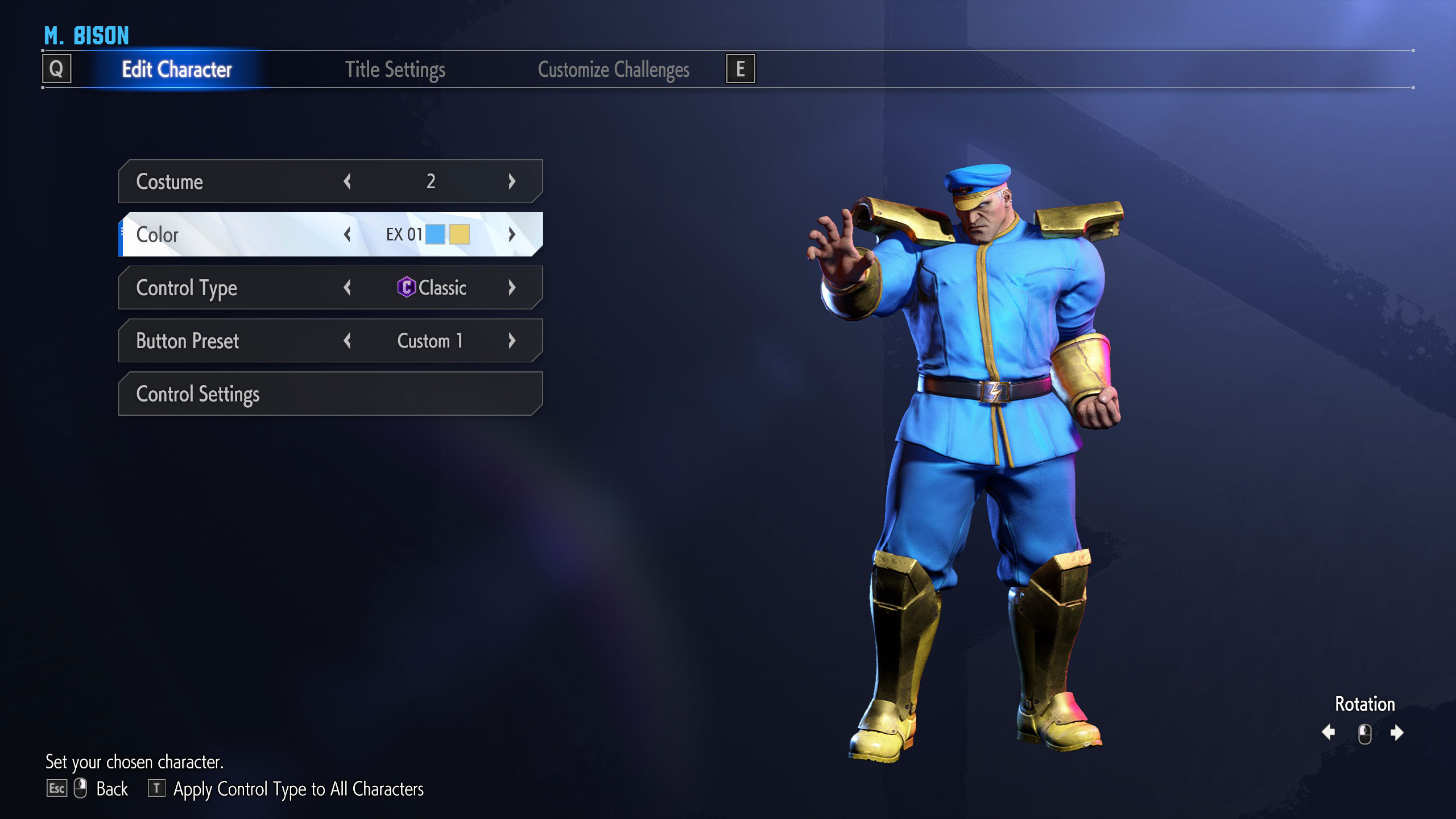Change Button Preset with the left arrow

click(x=348, y=340)
